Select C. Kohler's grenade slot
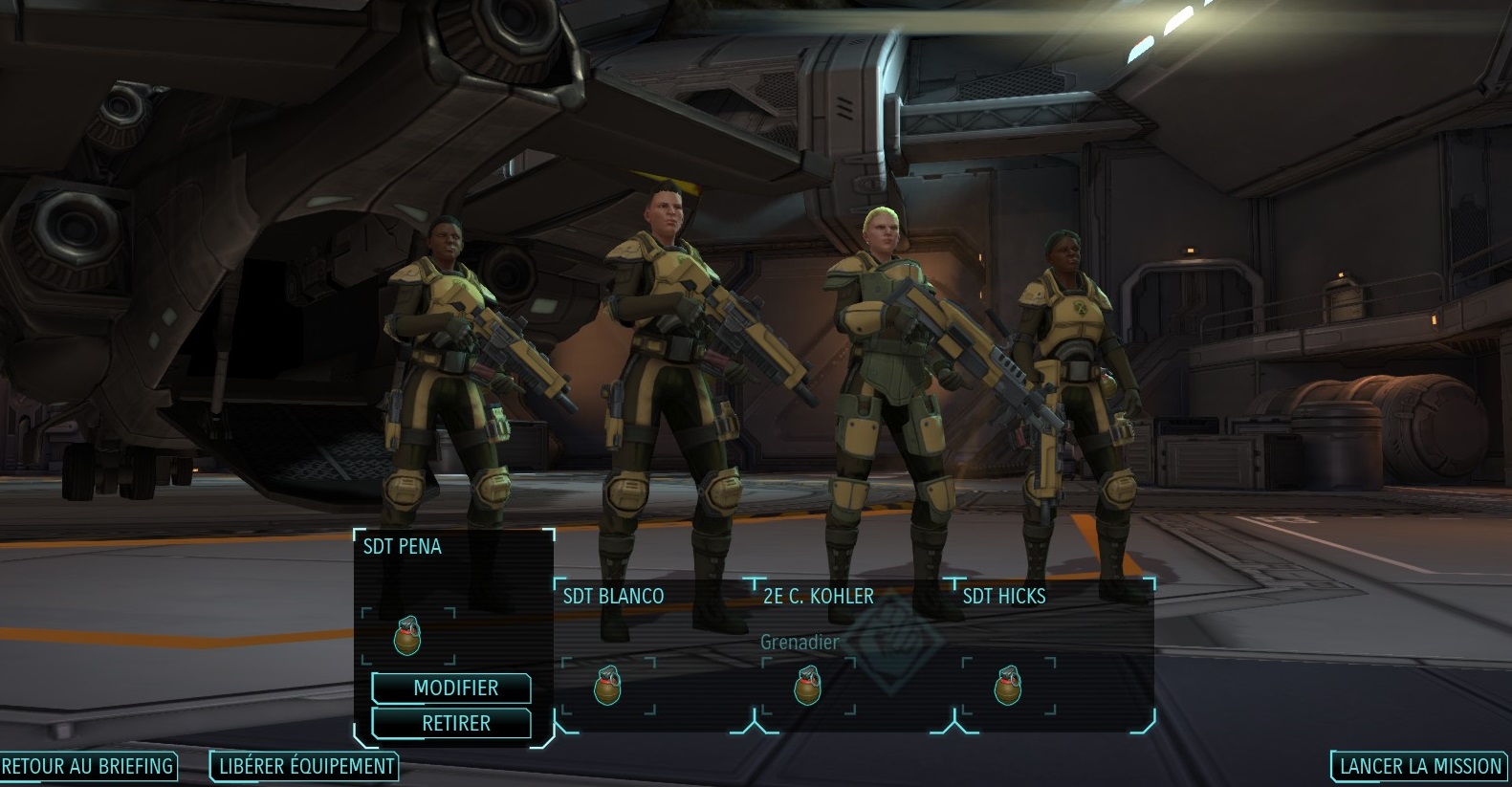The width and height of the screenshot is (1512, 787). pyautogui.click(x=808, y=686)
